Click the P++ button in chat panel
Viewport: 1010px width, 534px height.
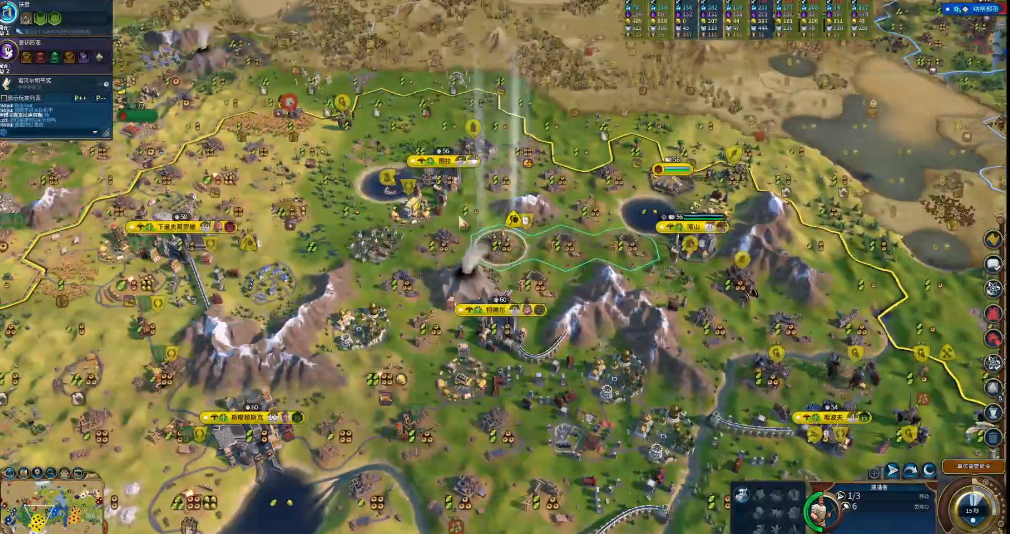pyautogui.click(x=81, y=98)
